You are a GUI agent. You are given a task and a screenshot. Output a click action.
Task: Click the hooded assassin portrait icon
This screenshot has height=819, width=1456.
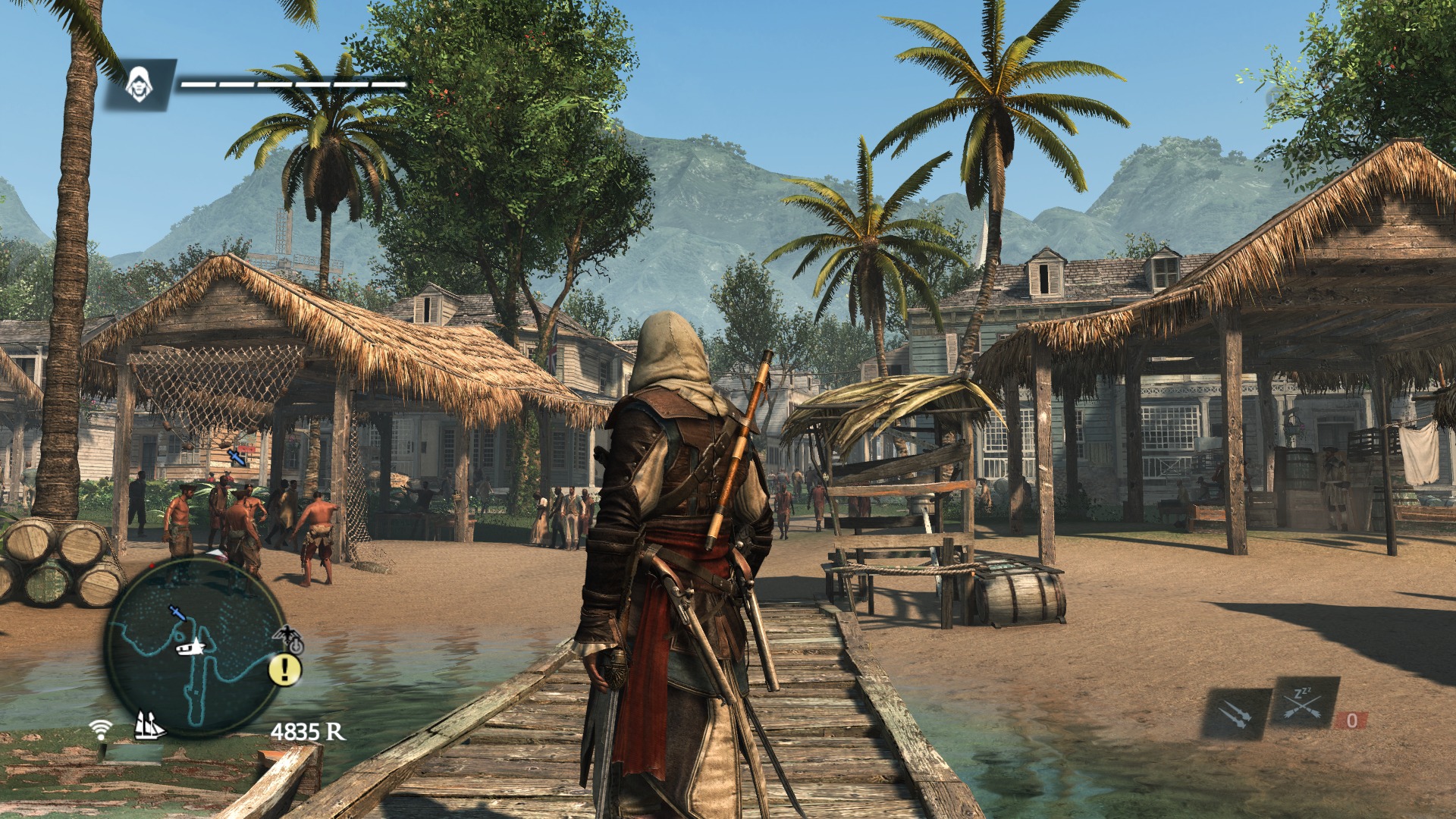coord(139,84)
